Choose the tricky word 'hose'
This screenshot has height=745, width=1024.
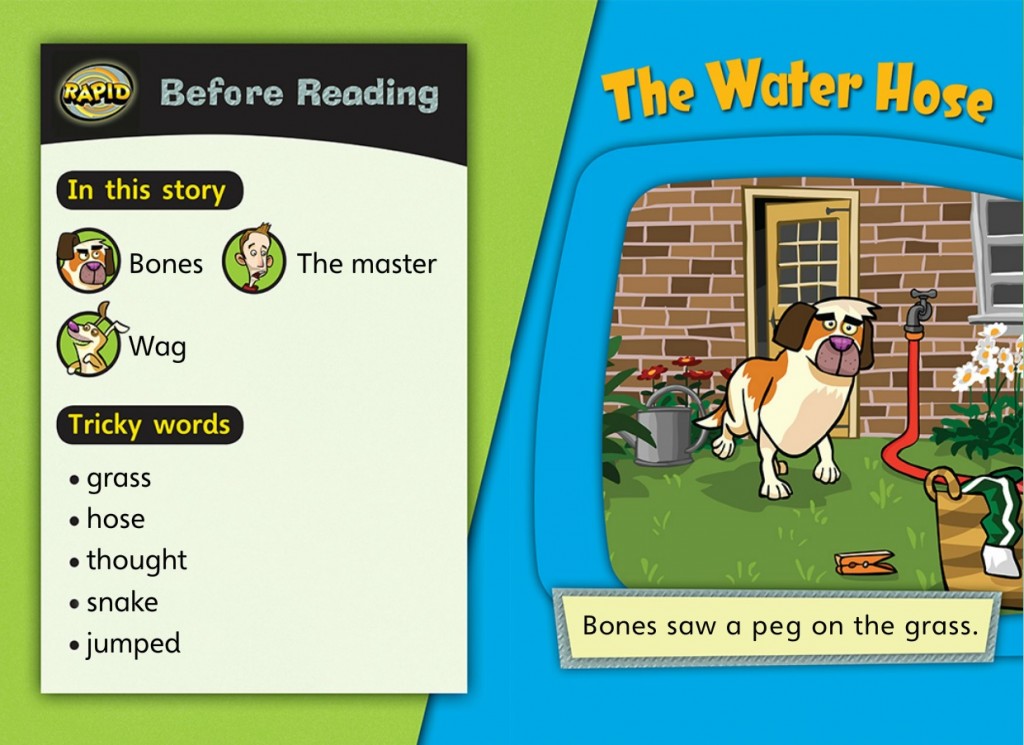point(115,519)
